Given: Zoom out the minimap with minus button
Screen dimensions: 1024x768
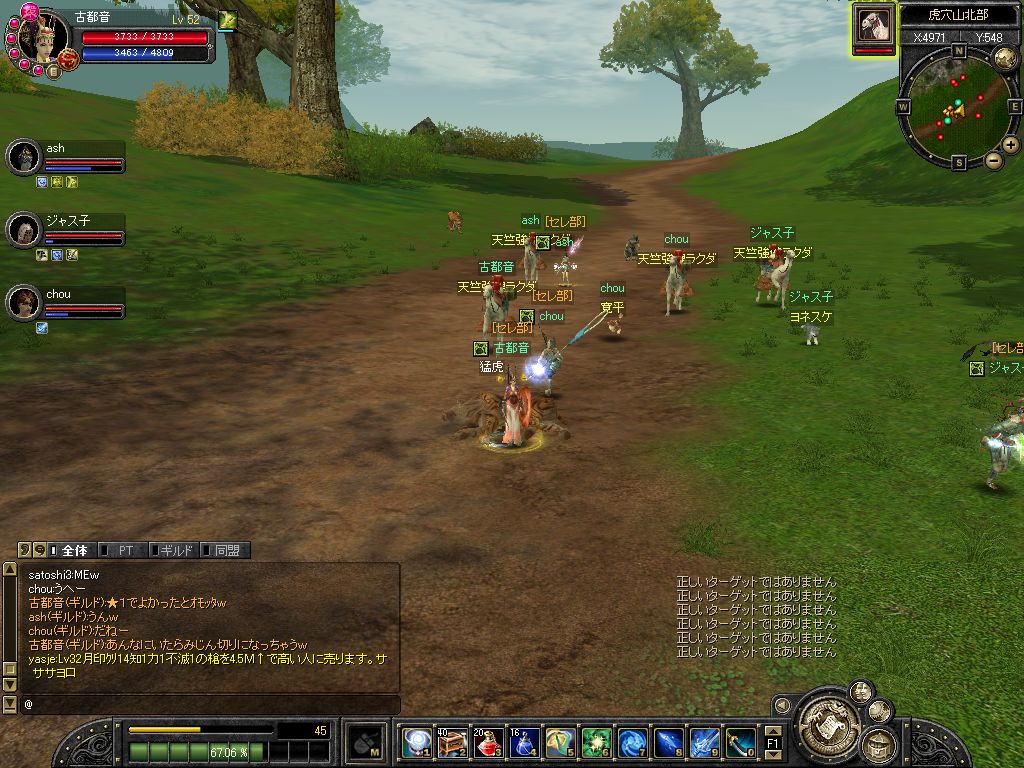Looking at the screenshot, I should tap(994, 160).
